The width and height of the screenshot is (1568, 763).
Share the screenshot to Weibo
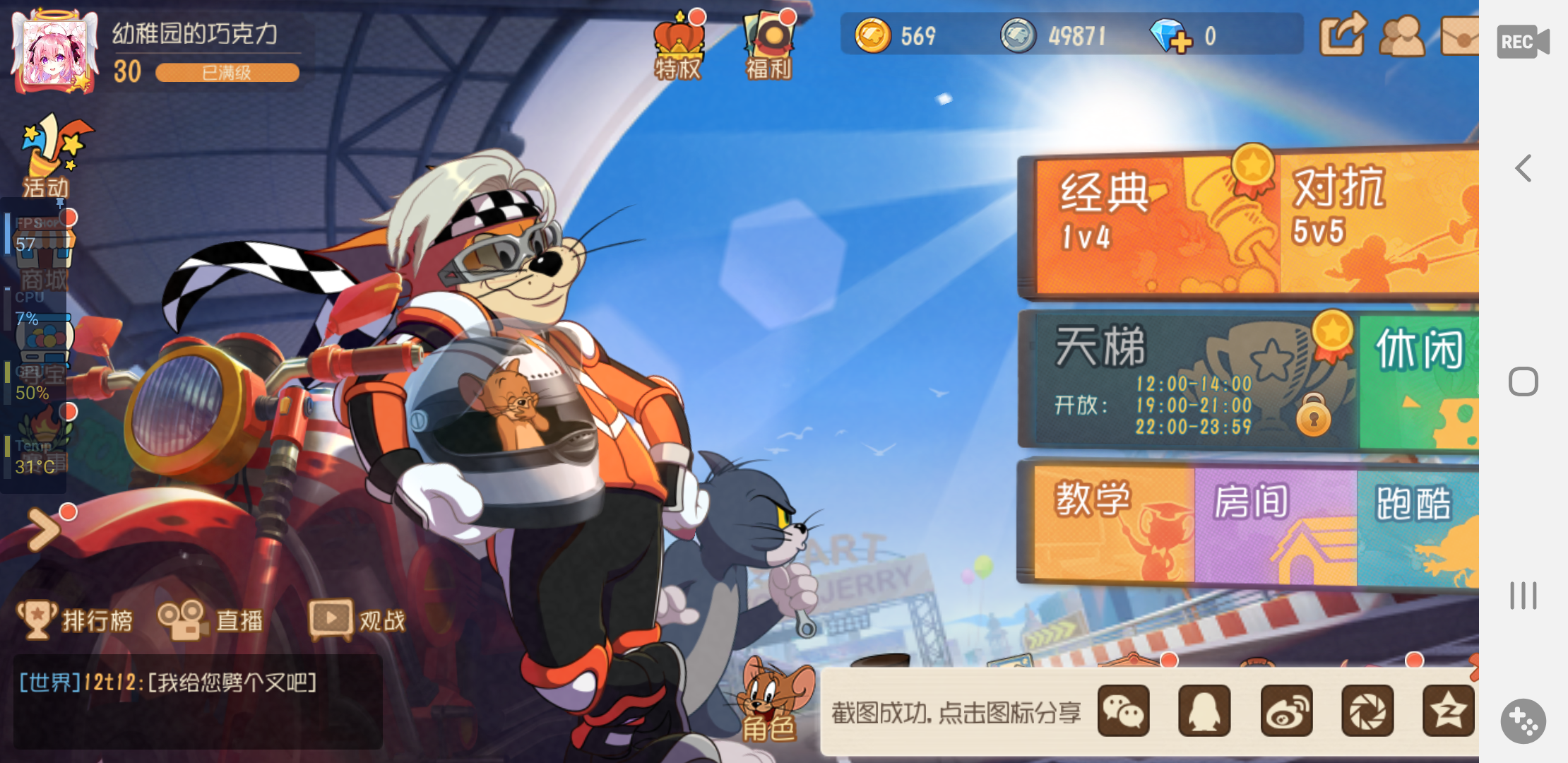(1285, 711)
